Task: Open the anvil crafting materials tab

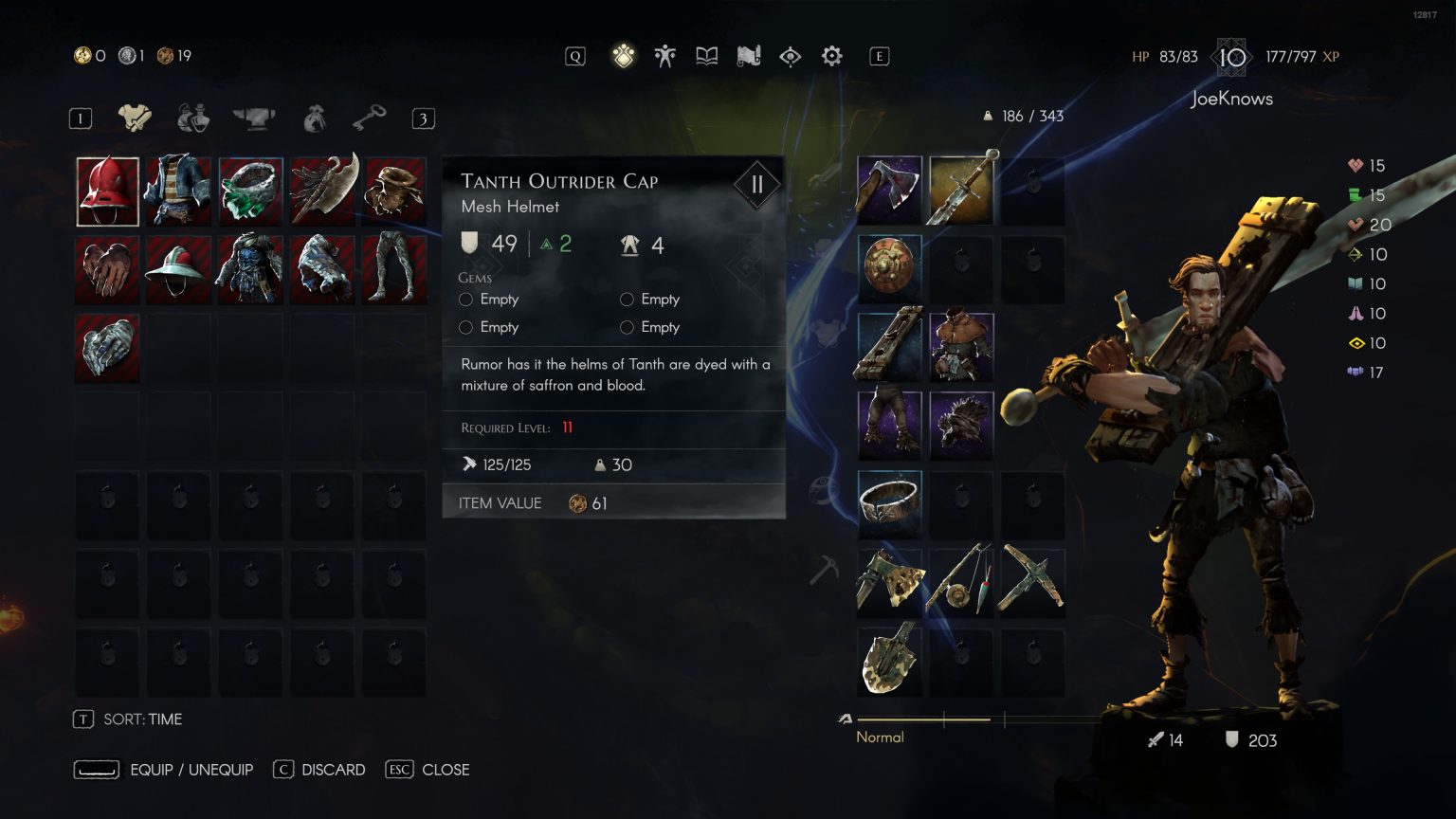Action: 253,118
